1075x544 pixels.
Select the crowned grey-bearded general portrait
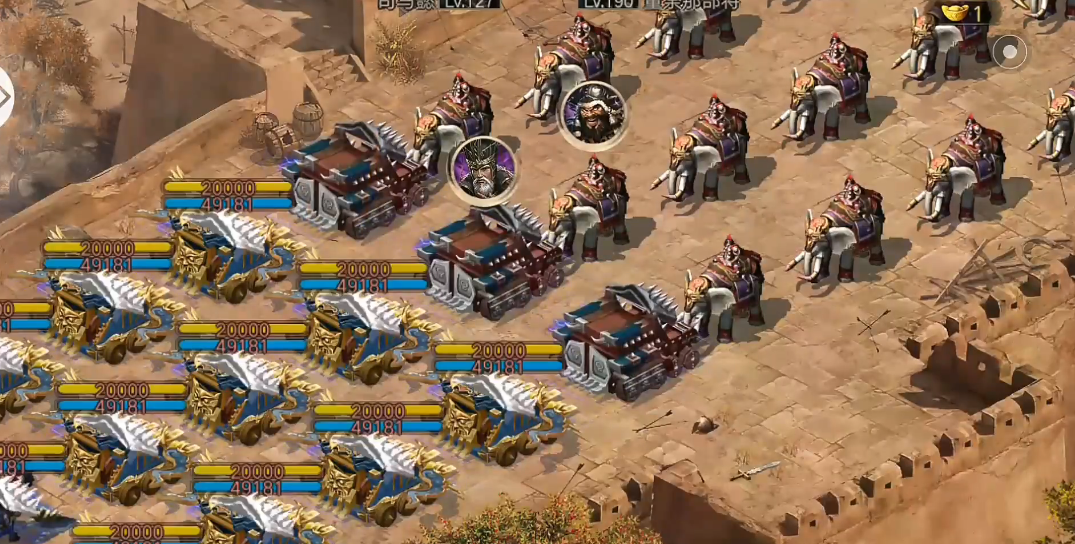coord(483,171)
